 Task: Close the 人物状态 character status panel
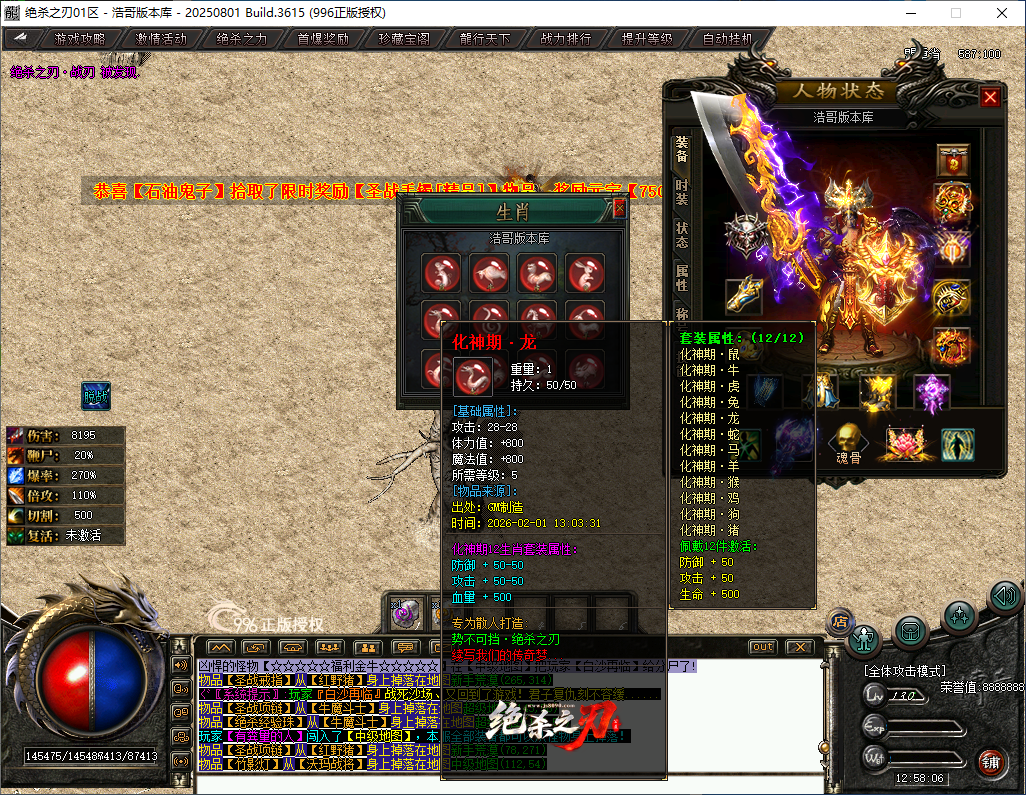point(990,97)
